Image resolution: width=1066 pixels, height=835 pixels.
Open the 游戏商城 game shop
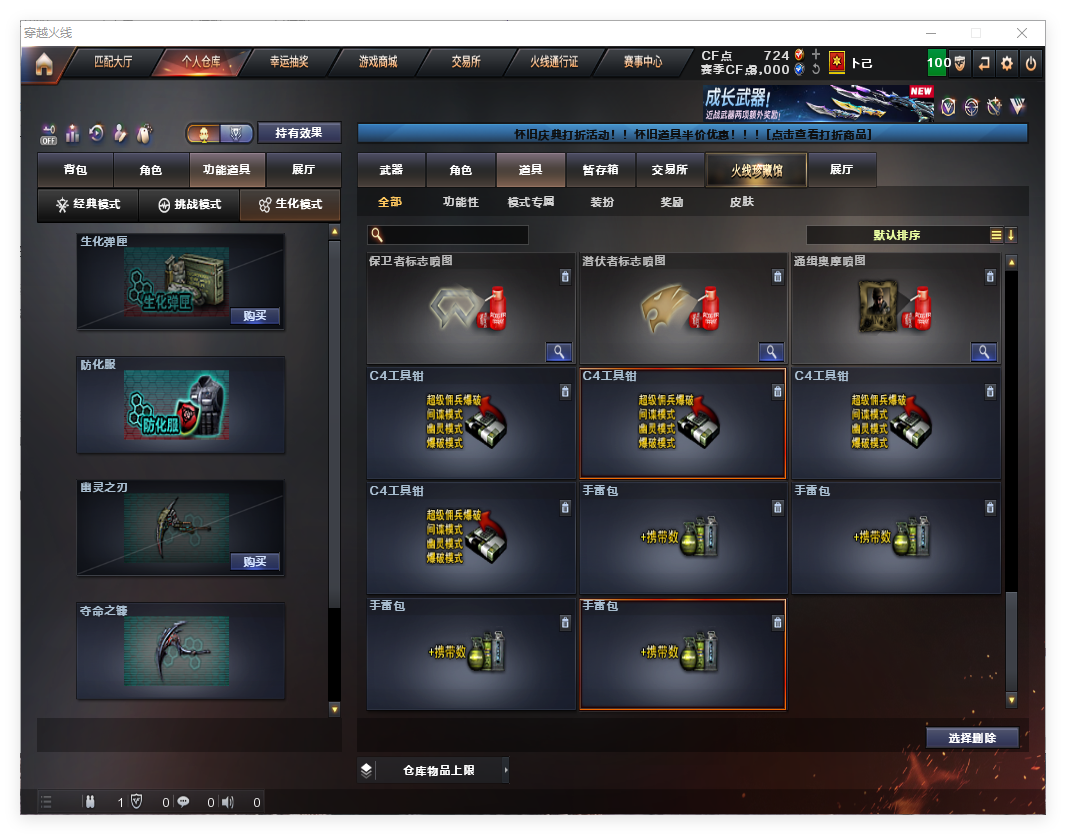click(378, 62)
